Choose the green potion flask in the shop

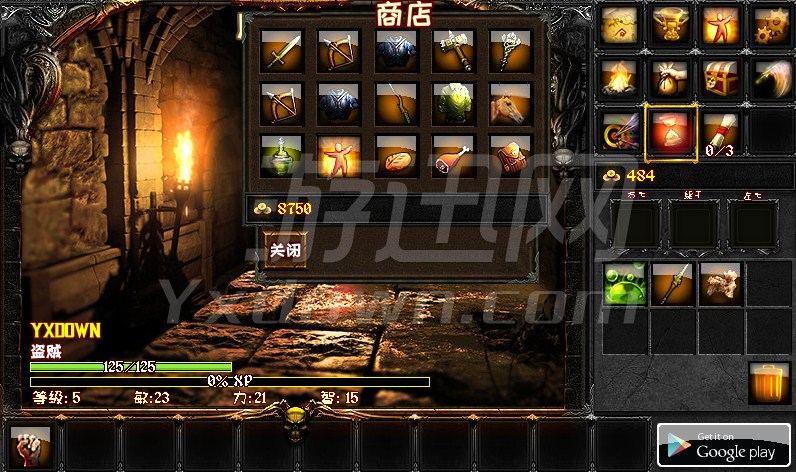click(x=281, y=156)
